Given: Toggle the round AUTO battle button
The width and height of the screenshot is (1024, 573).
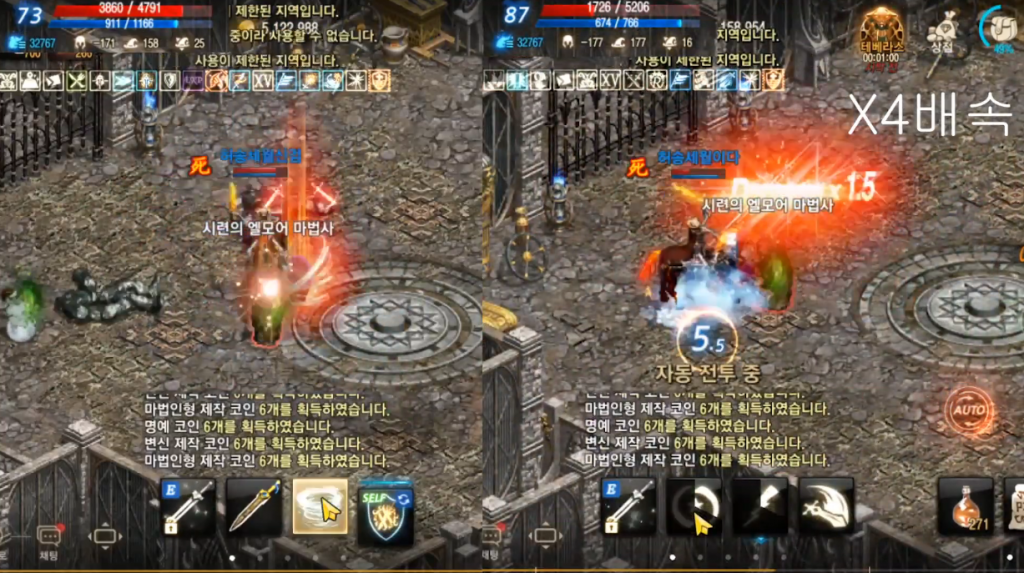Looking at the screenshot, I should [x=968, y=410].
